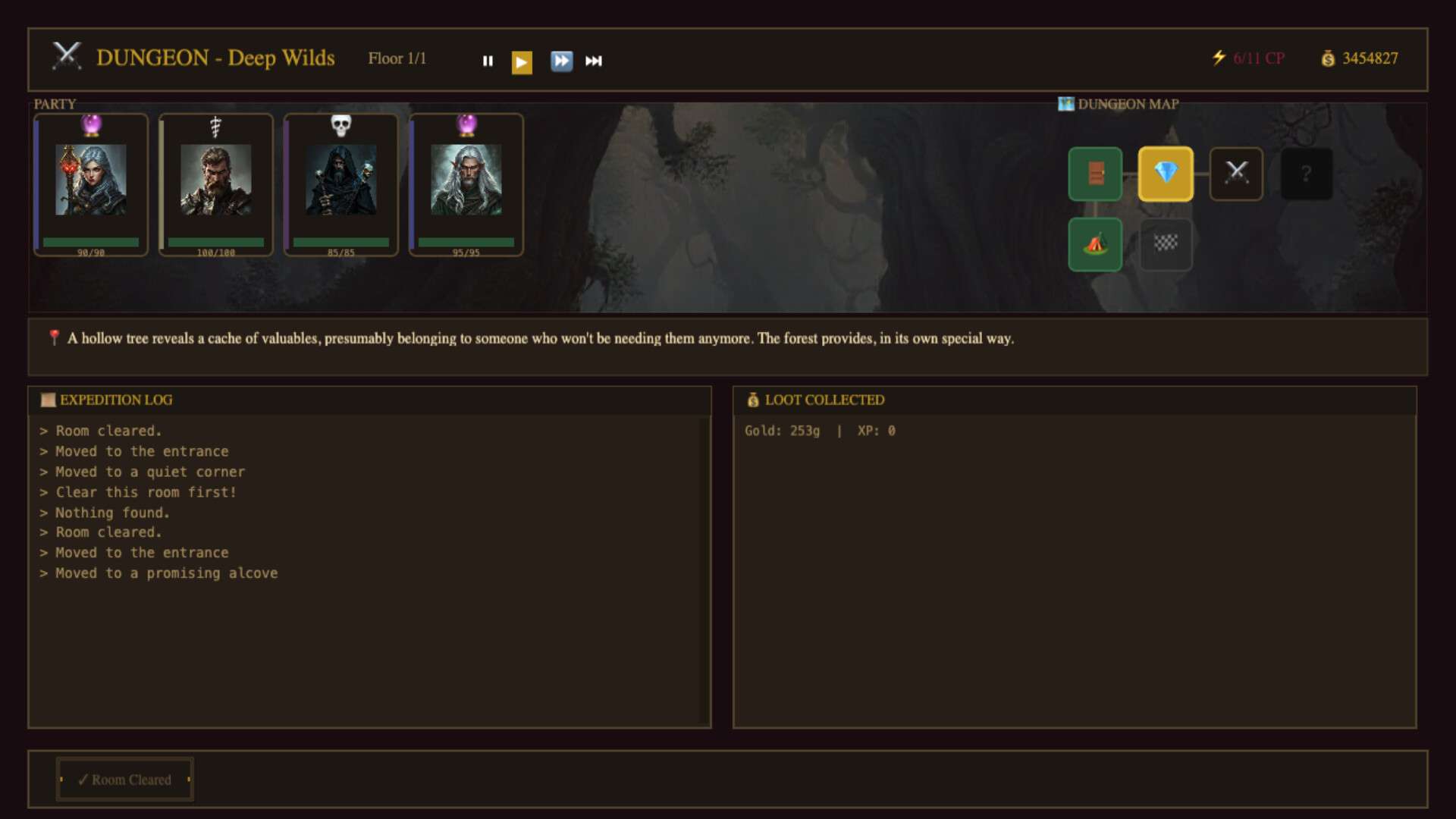The width and height of the screenshot is (1456, 819).
Task: Click the scroll icon beside Expedition Log
Action: [x=48, y=400]
